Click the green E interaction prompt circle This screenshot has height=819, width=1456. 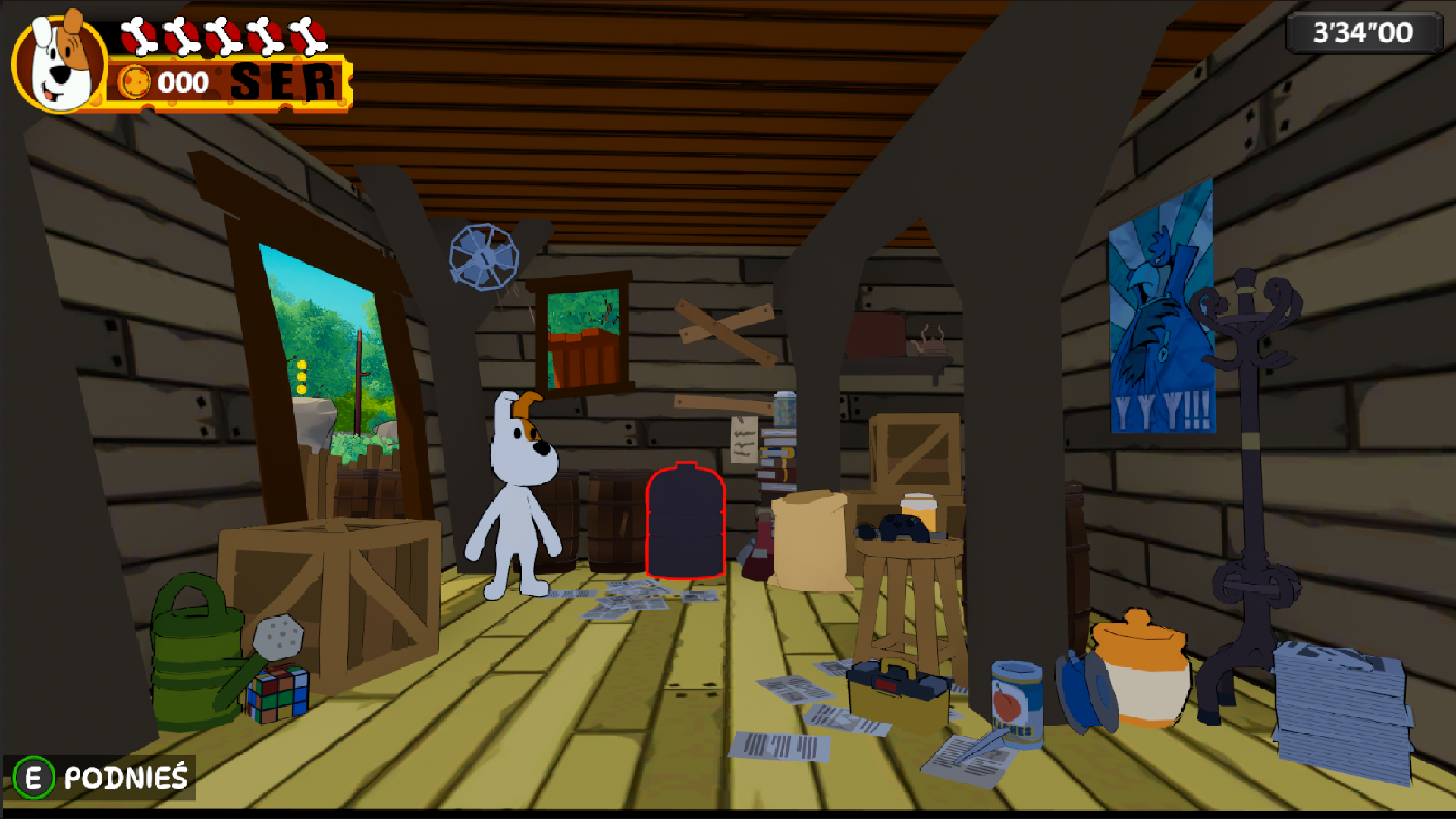[x=33, y=777]
